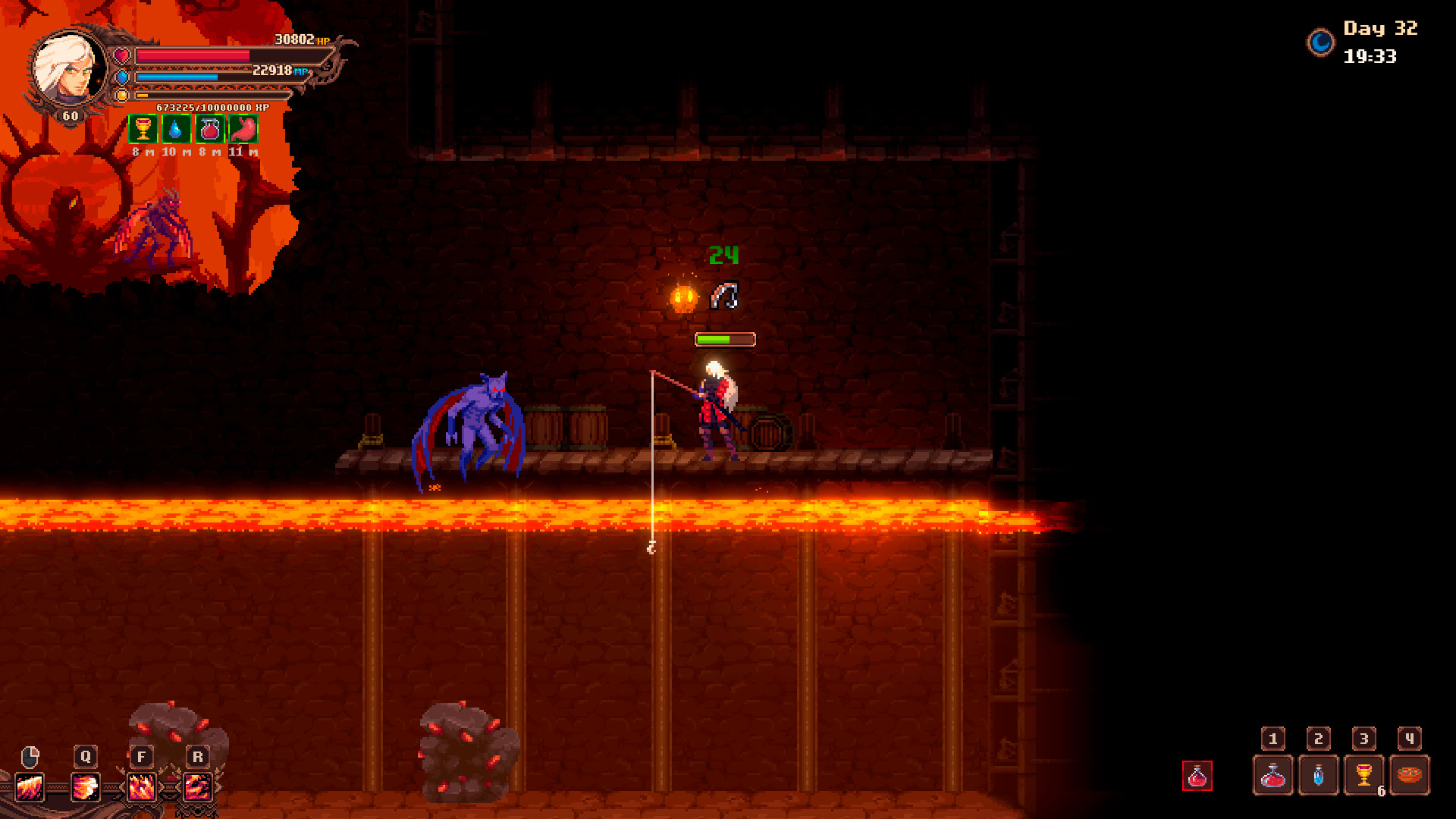Select the golden chalice buff icon

point(143,130)
